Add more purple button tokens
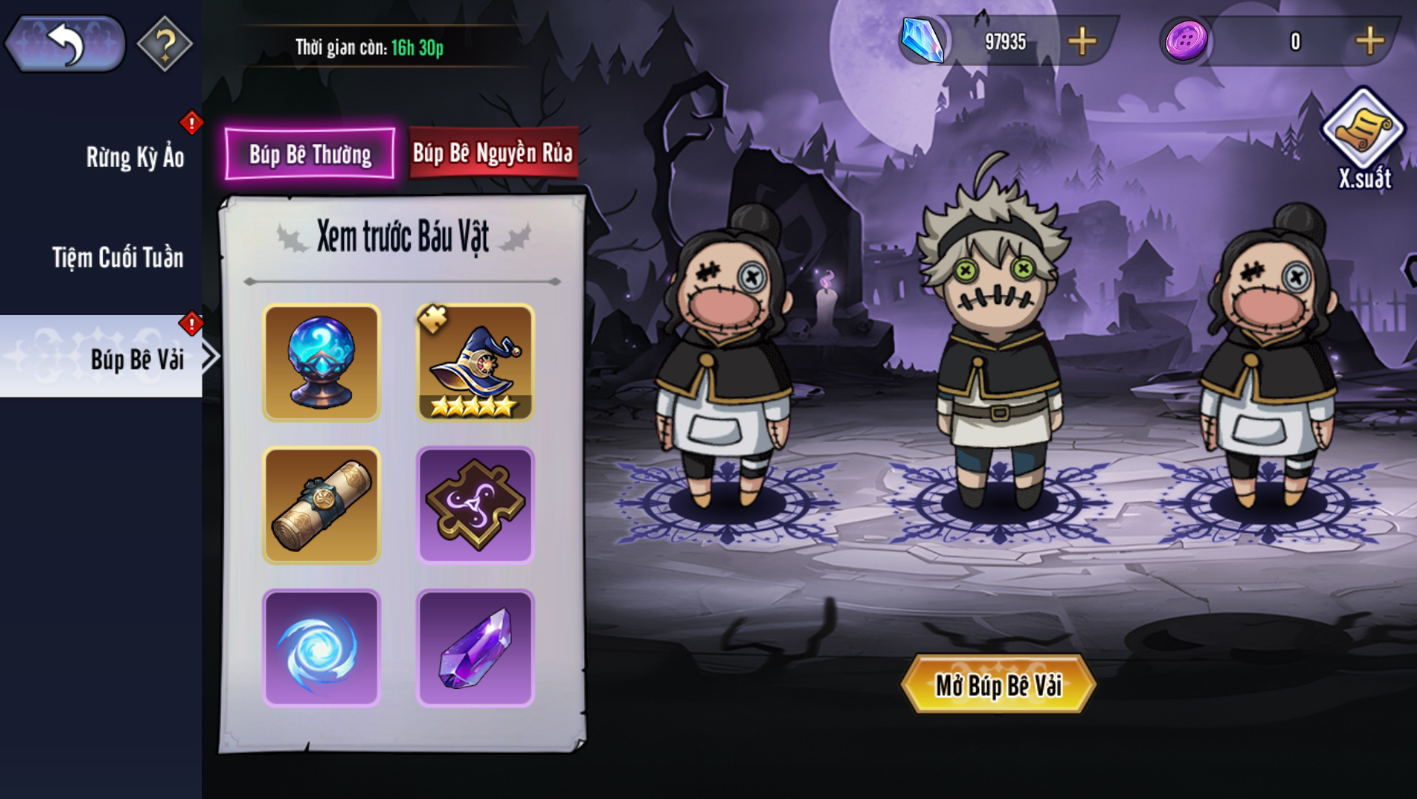 point(1369,41)
